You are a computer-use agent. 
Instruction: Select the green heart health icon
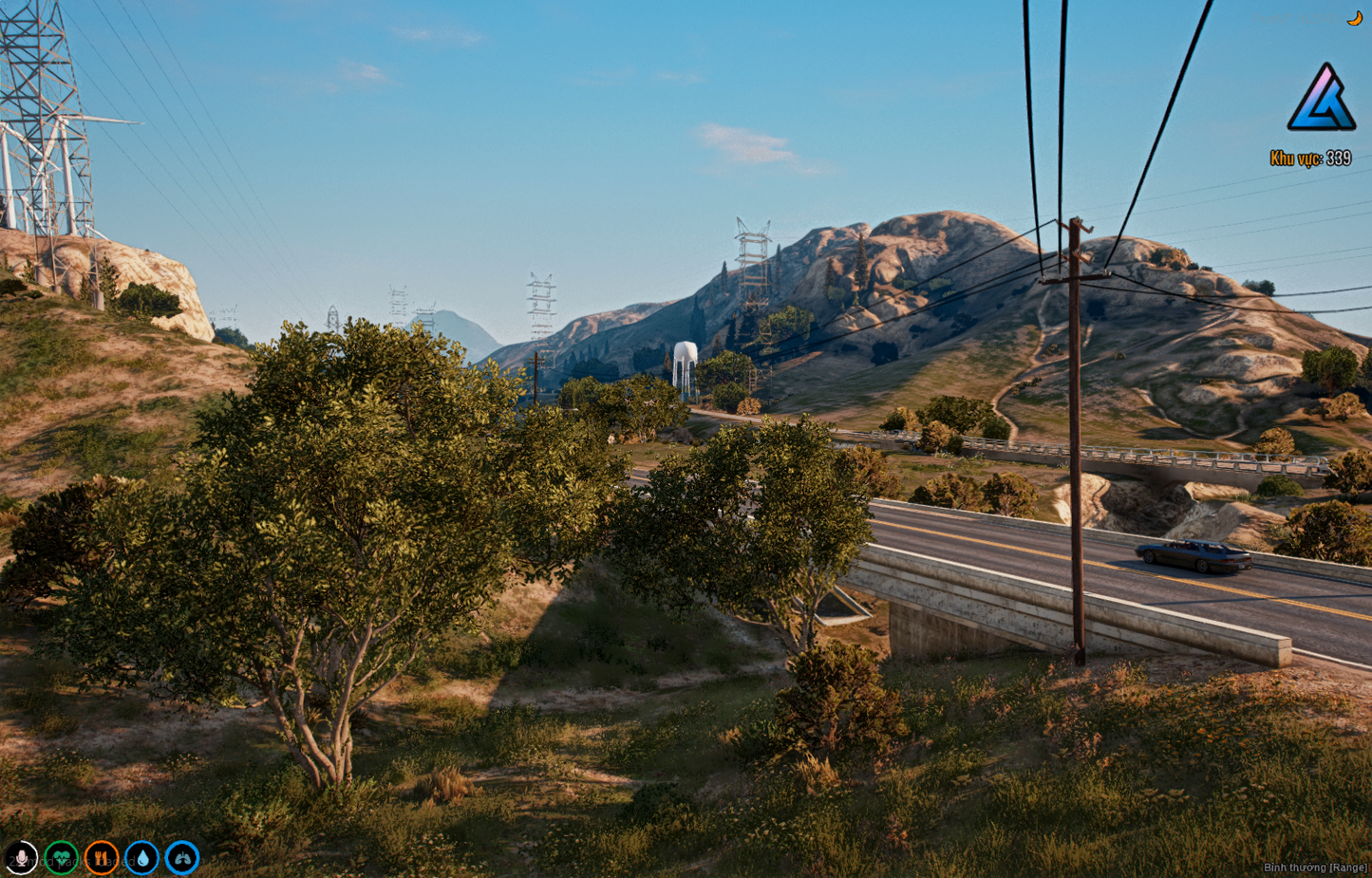[x=62, y=858]
